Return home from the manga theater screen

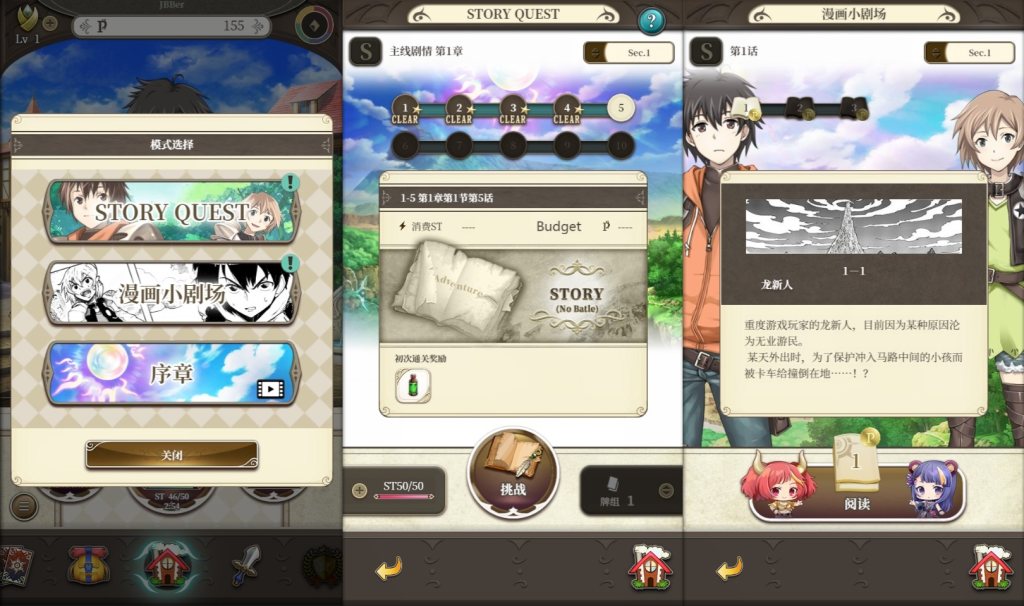tap(990, 567)
